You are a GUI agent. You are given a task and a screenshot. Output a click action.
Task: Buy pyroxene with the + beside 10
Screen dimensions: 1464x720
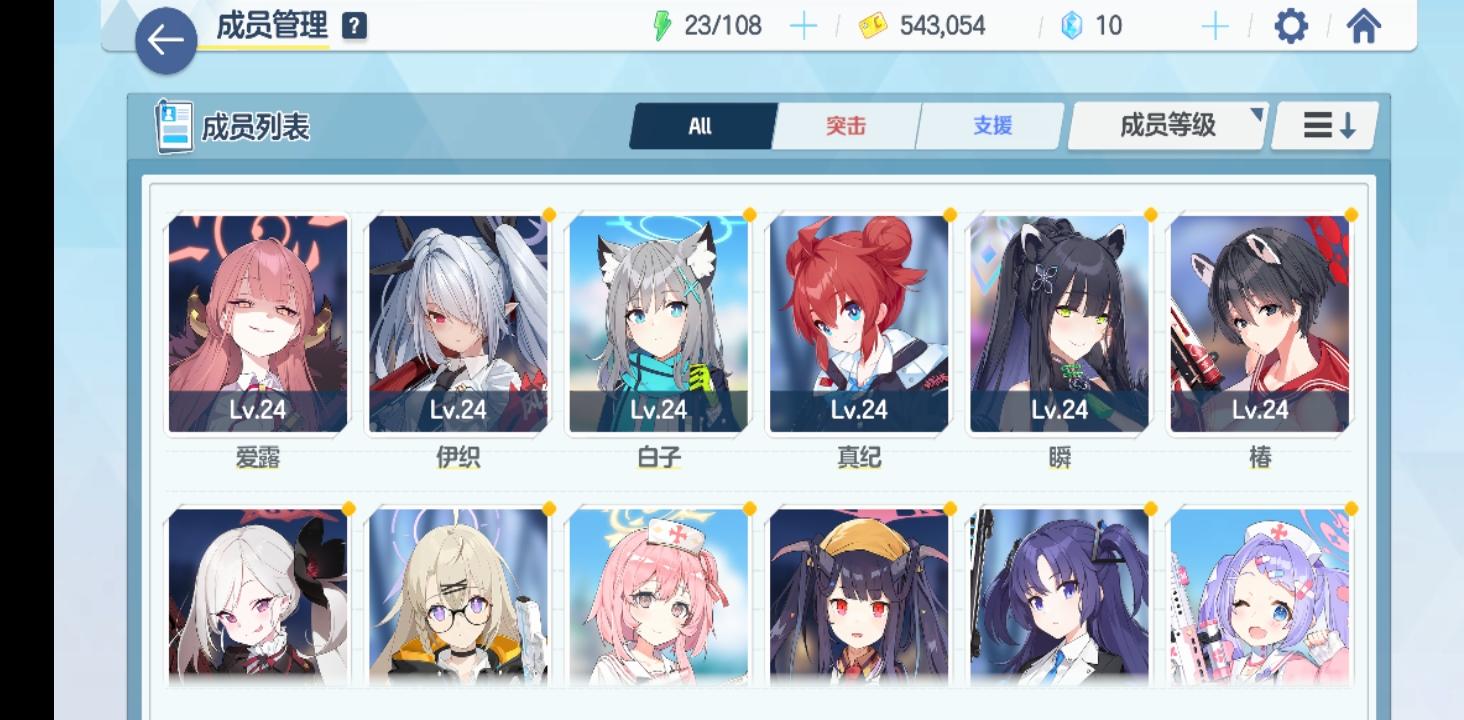click(1213, 25)
